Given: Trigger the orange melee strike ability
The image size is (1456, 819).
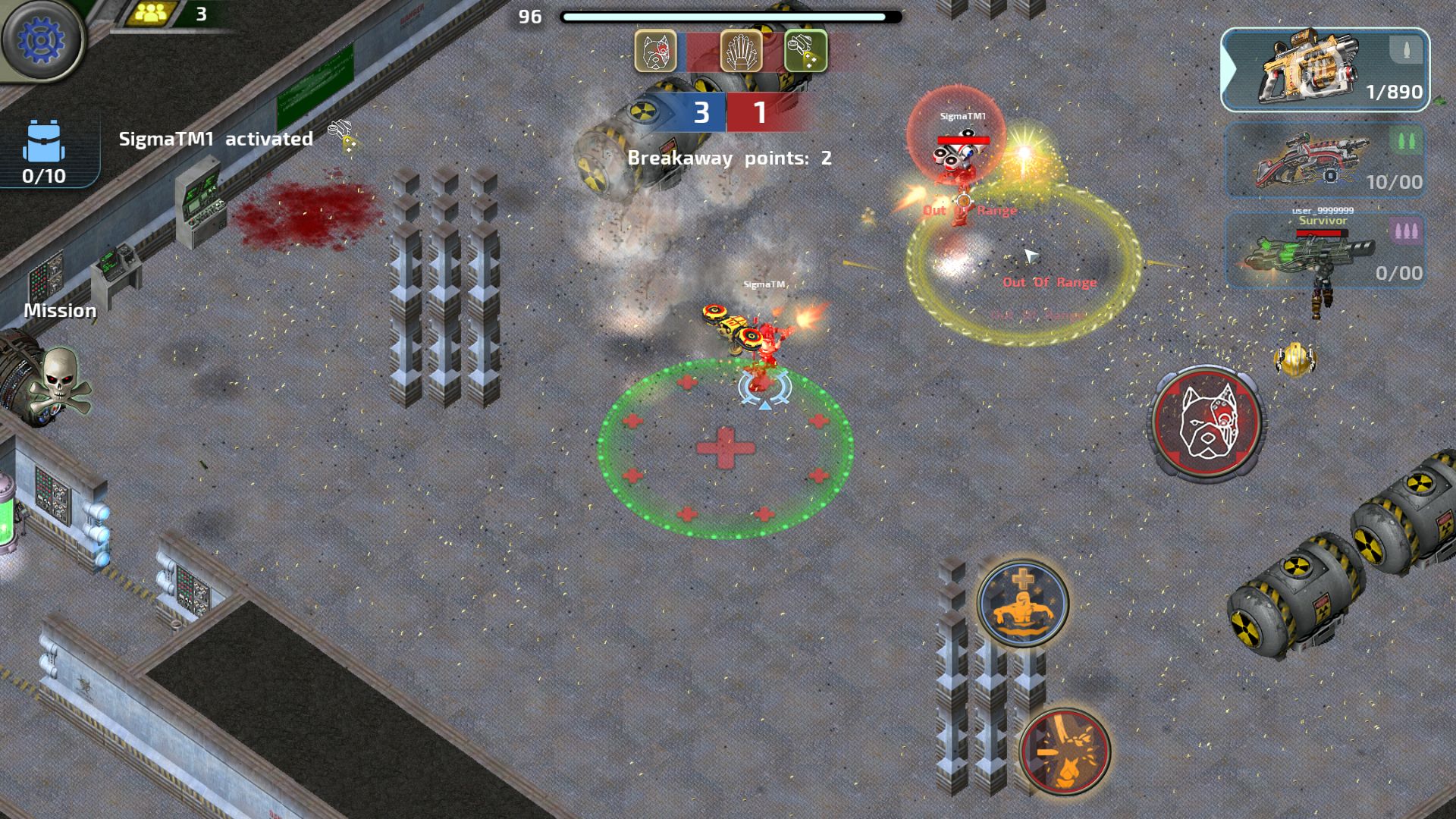Looking at the screenshot, I should pyautogui.click(x=1065, y=751).
